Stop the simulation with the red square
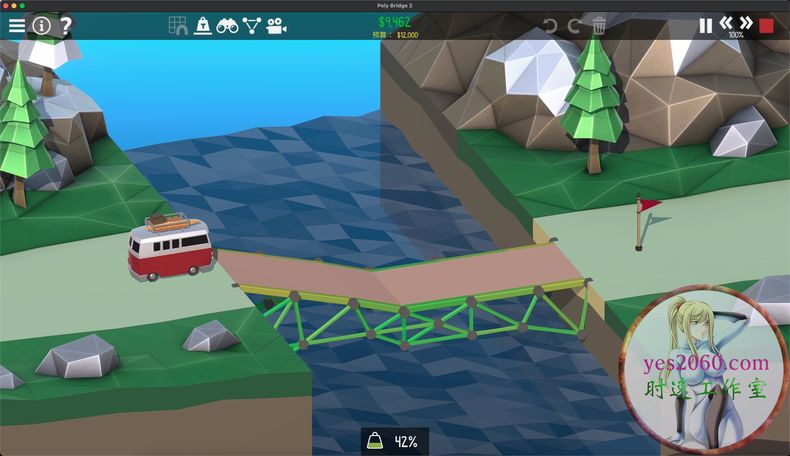The height and width of the screenshot is (456, 790). pyautogui.click(x=767, y=25)
